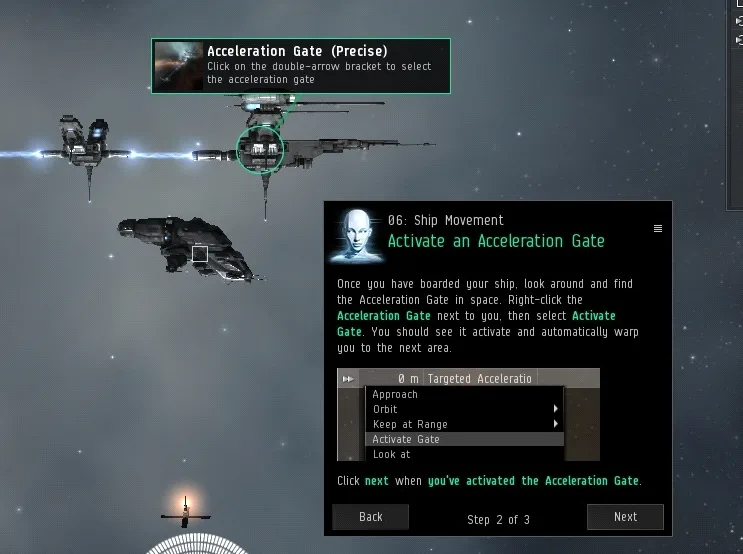
Task: Return with the Back button
Action: click(370, 517)
